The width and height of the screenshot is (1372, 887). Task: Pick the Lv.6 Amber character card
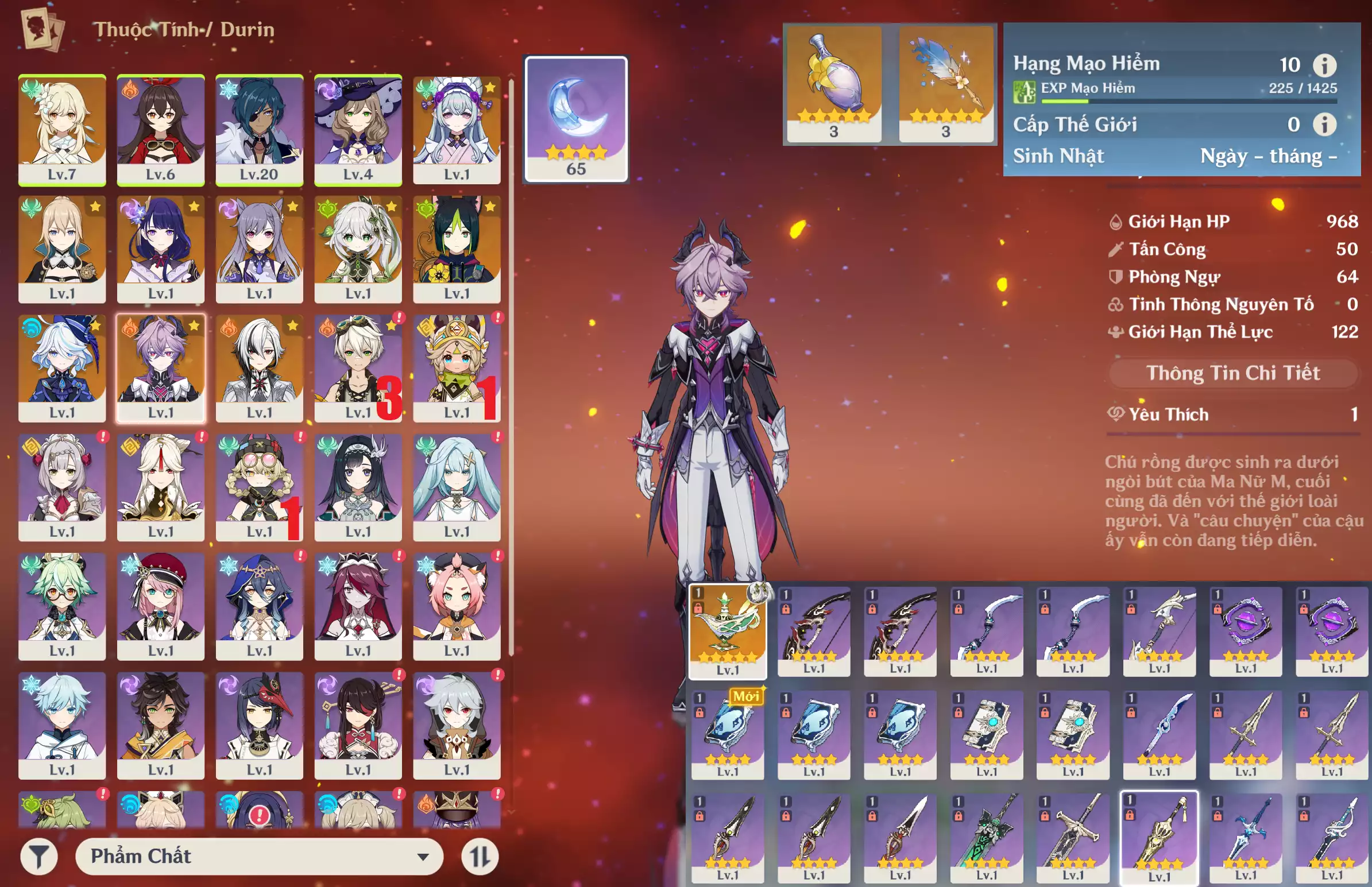click(160, 129)
